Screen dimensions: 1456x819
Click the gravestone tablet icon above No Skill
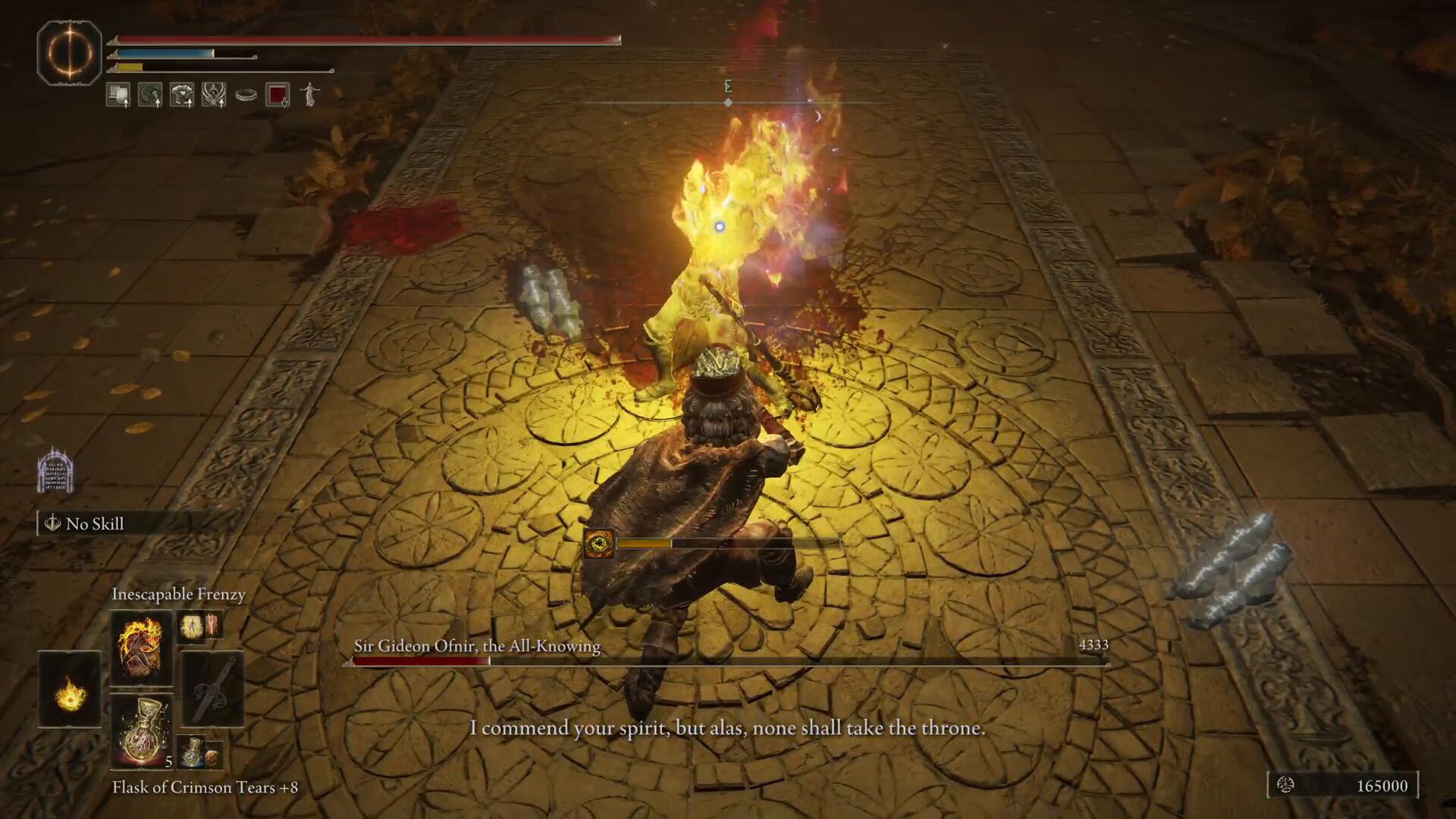pos(55,470)
